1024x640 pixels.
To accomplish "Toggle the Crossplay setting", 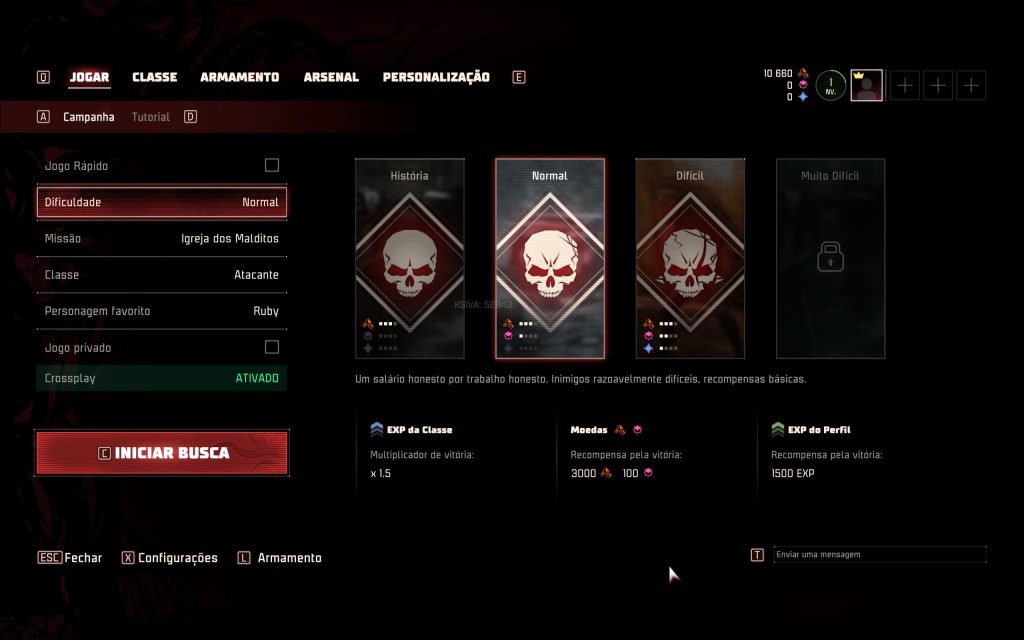I will (x=161, y=379).
